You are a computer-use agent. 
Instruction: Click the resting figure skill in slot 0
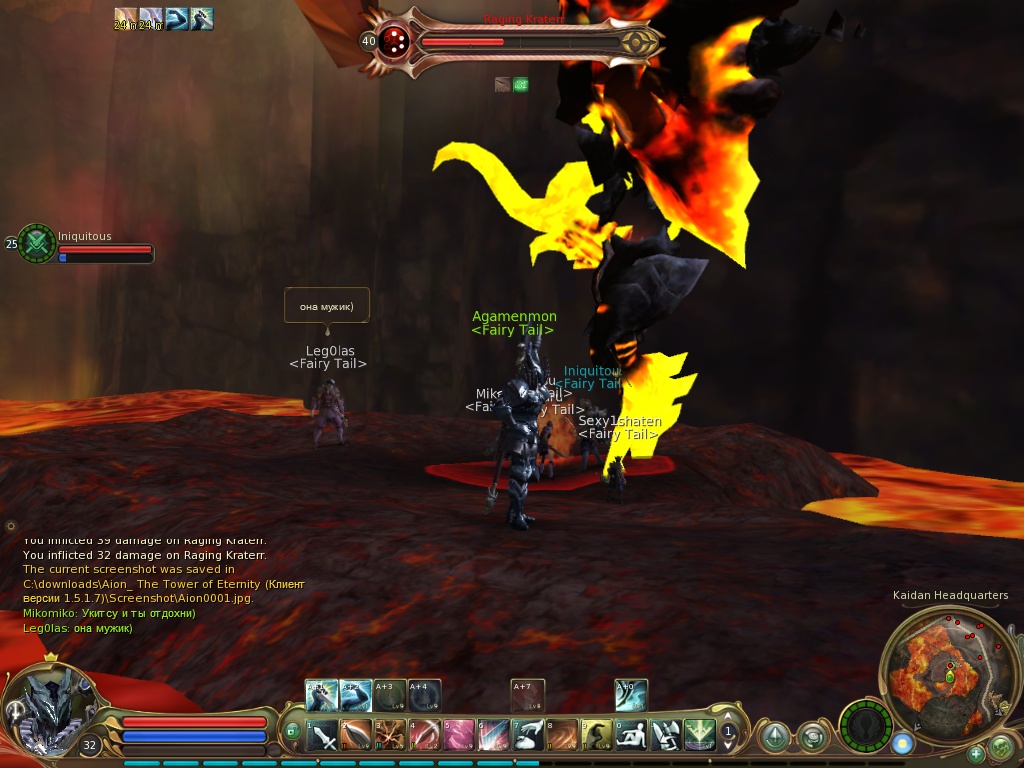(631, 736)
